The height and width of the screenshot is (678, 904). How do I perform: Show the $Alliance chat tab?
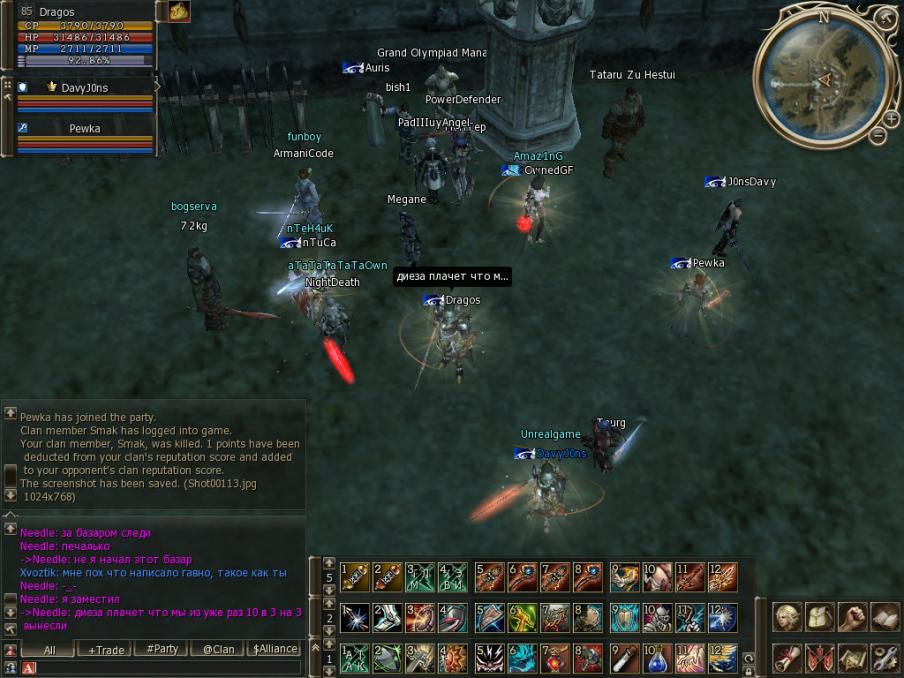[x=274, y=649]
